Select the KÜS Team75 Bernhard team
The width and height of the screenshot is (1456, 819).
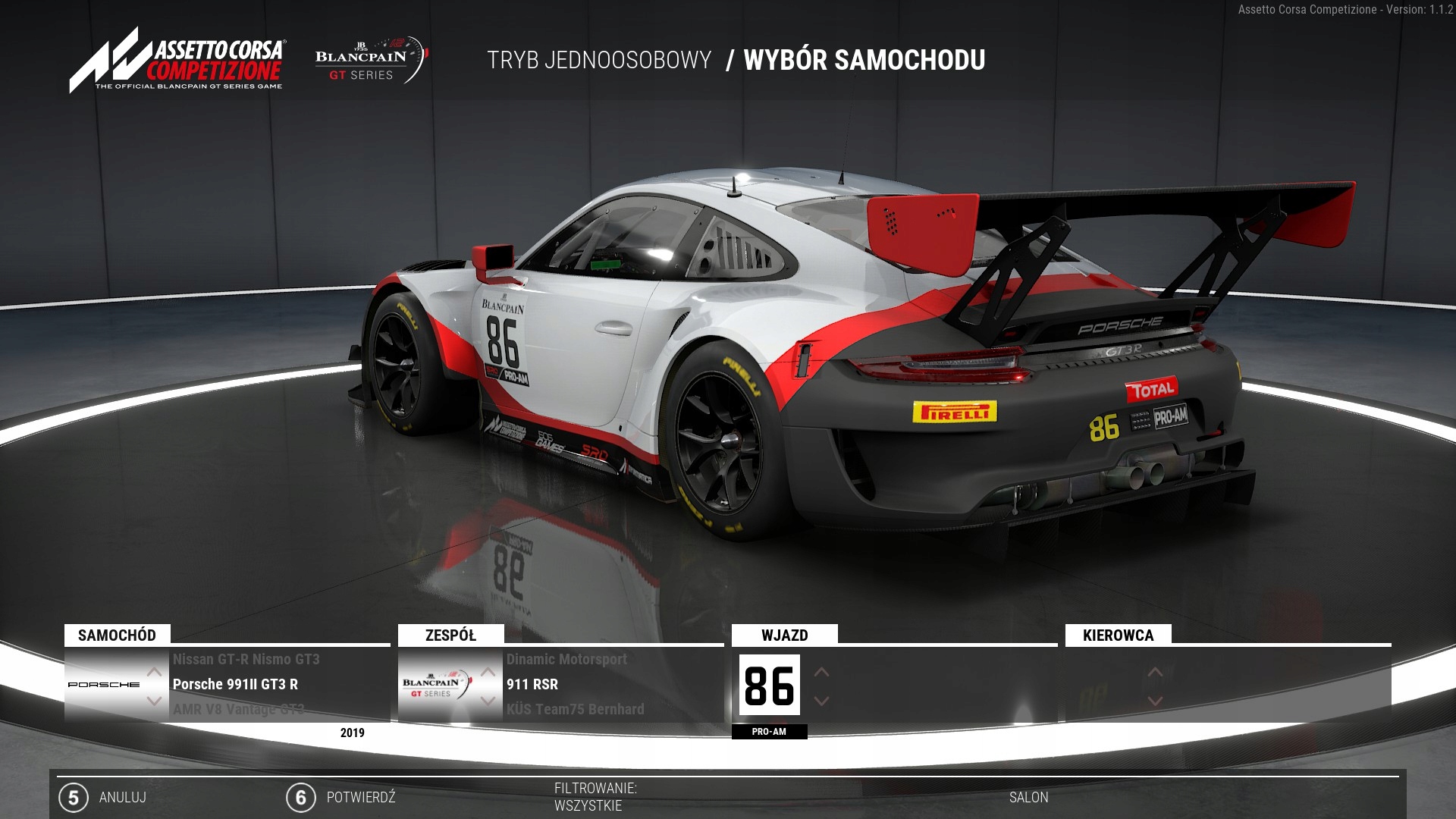pyautogui.click(x=575, y=710)
